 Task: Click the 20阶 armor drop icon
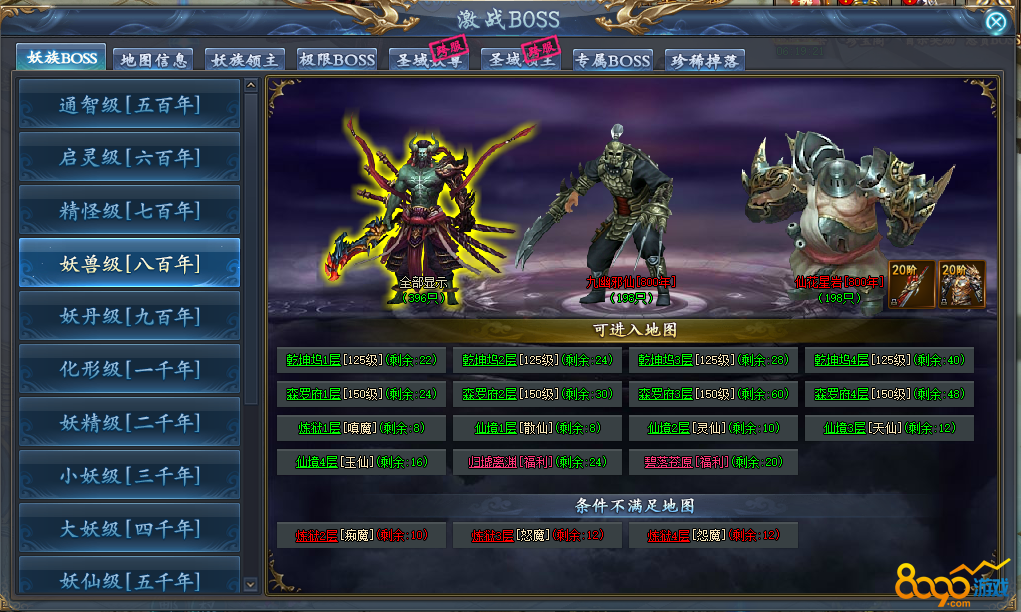962,283
